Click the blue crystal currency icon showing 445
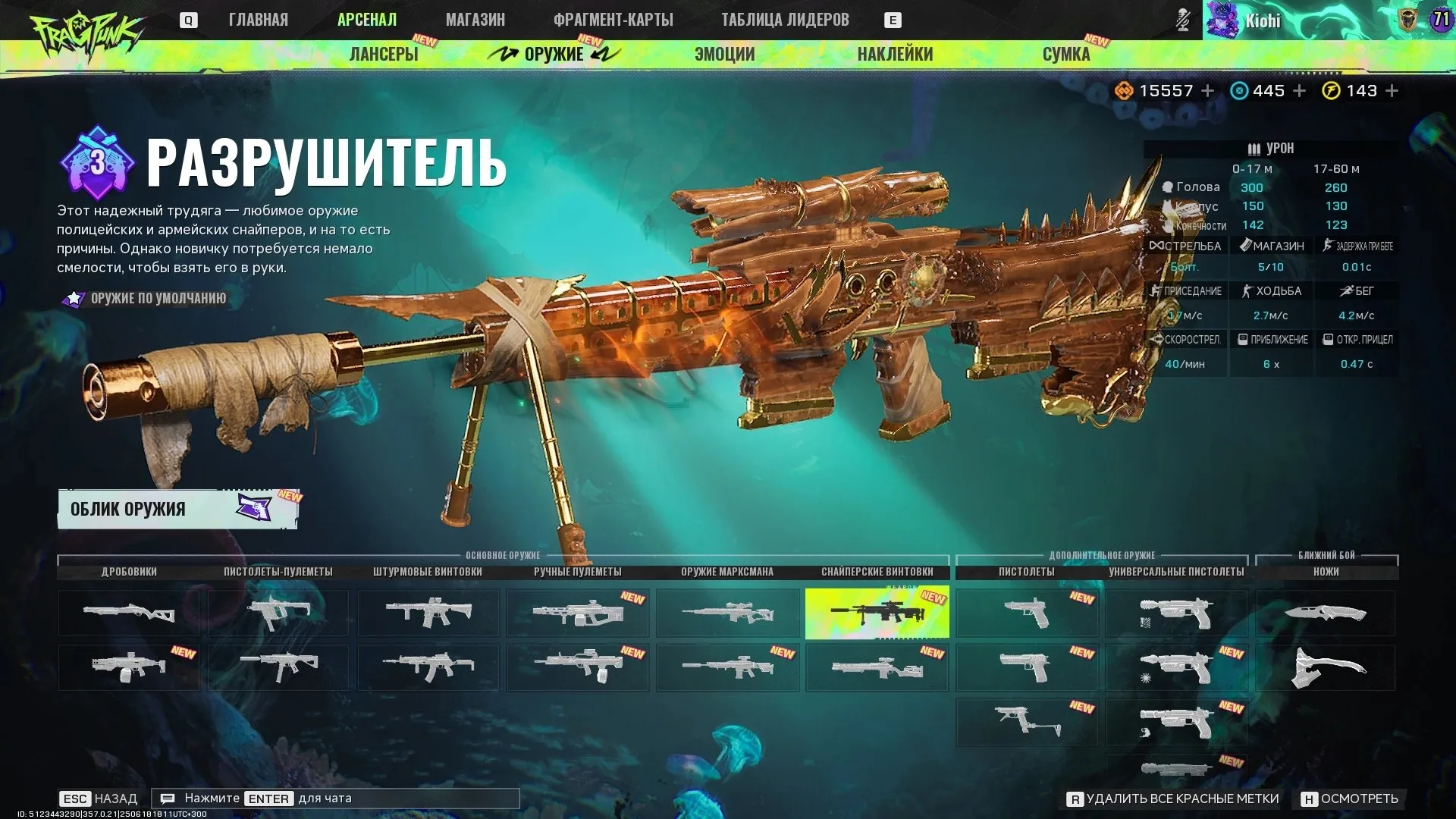 [1238, 90]
